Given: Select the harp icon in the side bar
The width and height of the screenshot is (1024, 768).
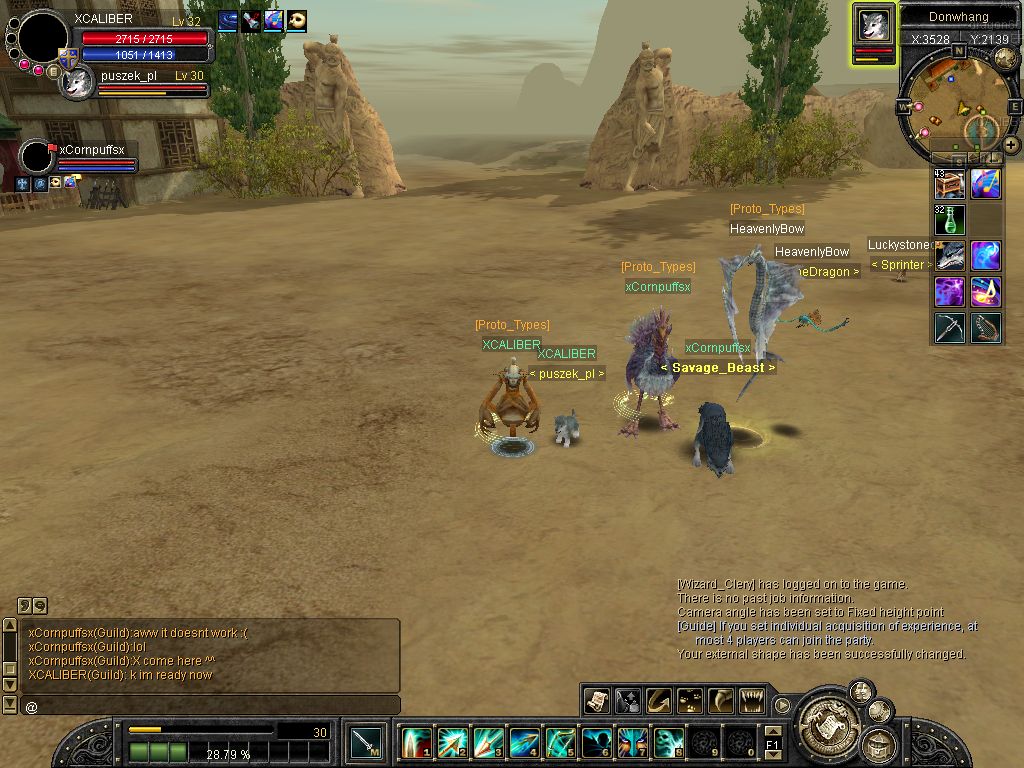Looking at the screenshot, I should (x=986, y=328).
